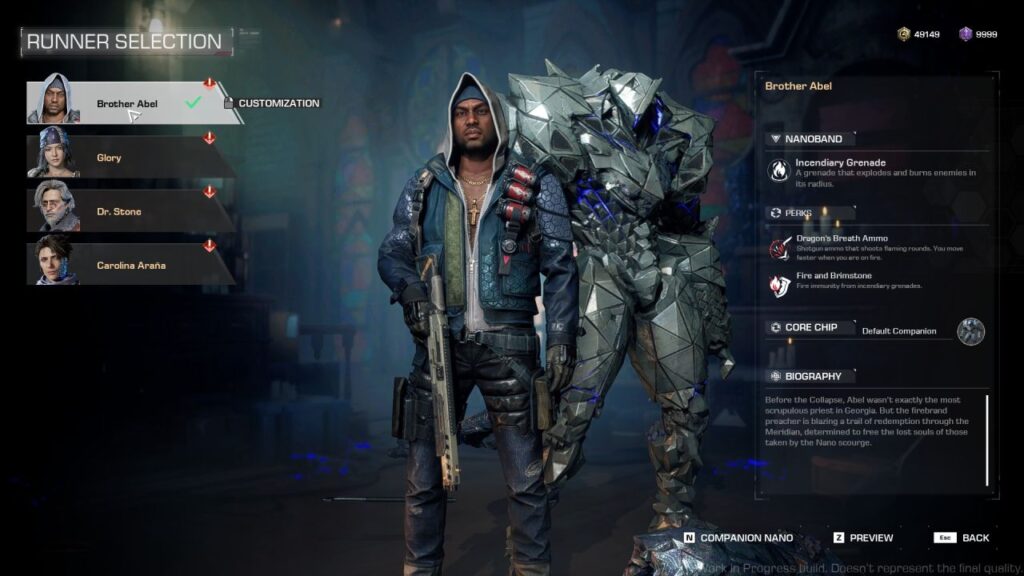Open the Companion Nano view
Screen dimensions: 1024x576
click(x=738, y=538)
